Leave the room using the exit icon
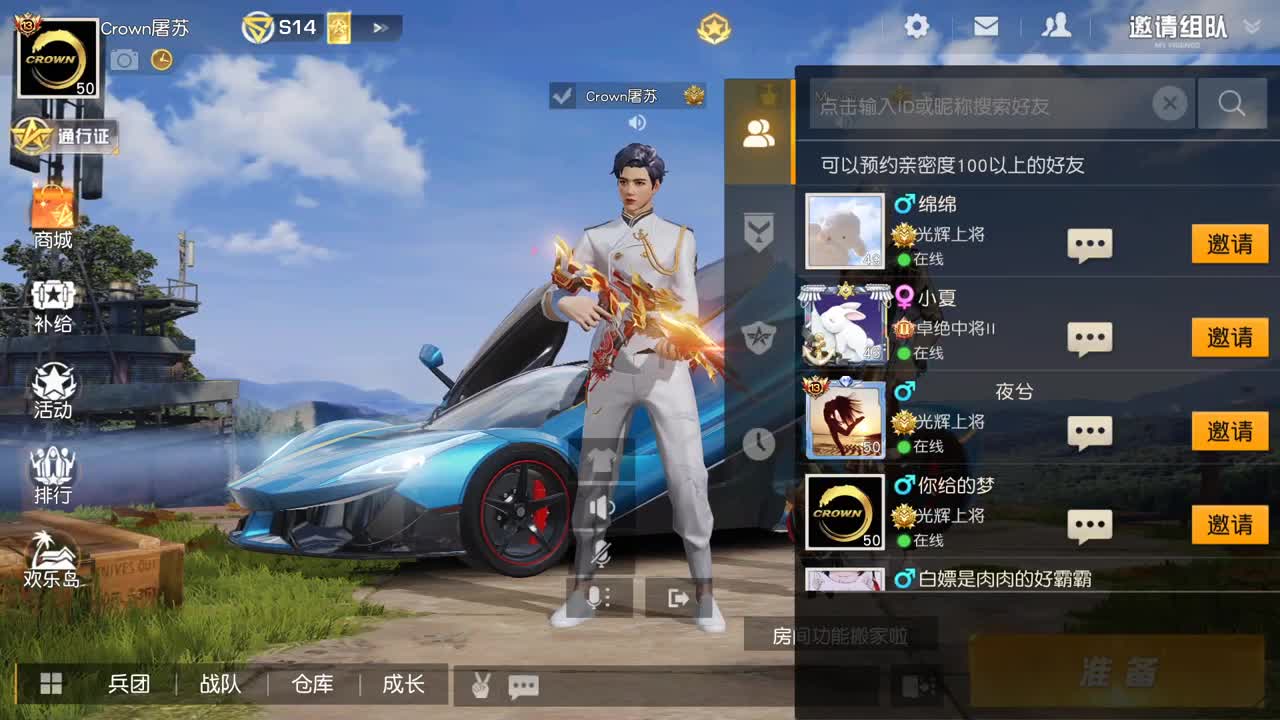The image size is (1280, 720). click(678, 596)
